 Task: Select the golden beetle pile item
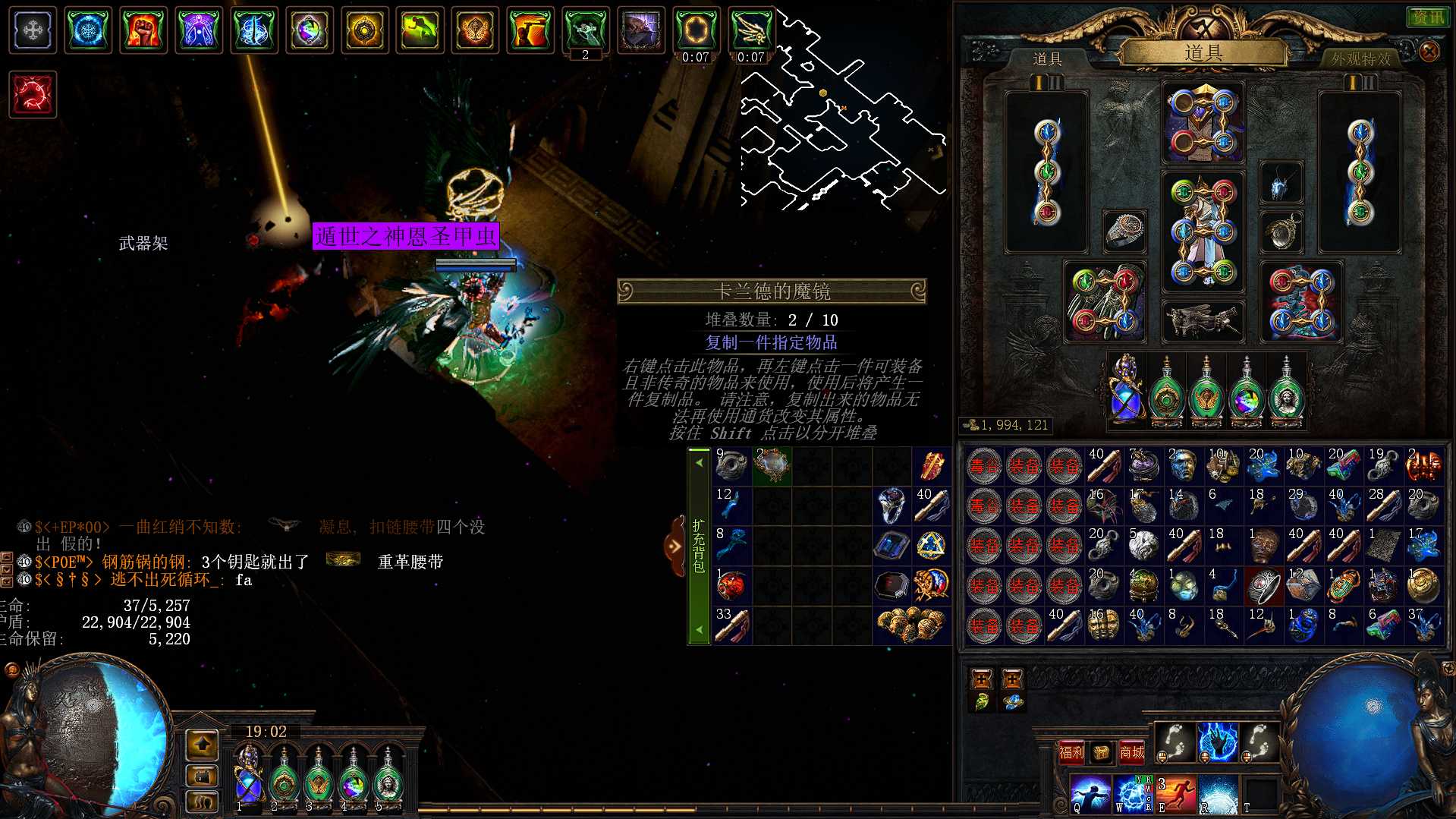[911, 625]
